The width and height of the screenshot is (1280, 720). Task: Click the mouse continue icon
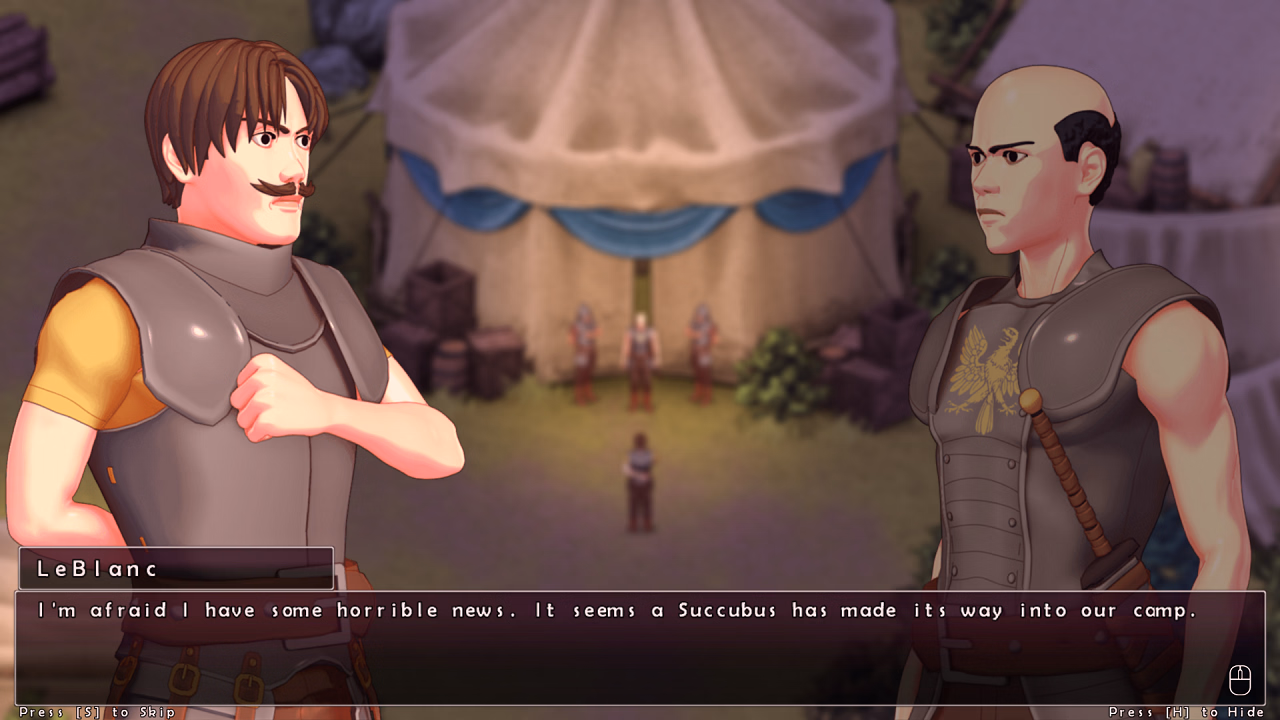point(1240,679)
